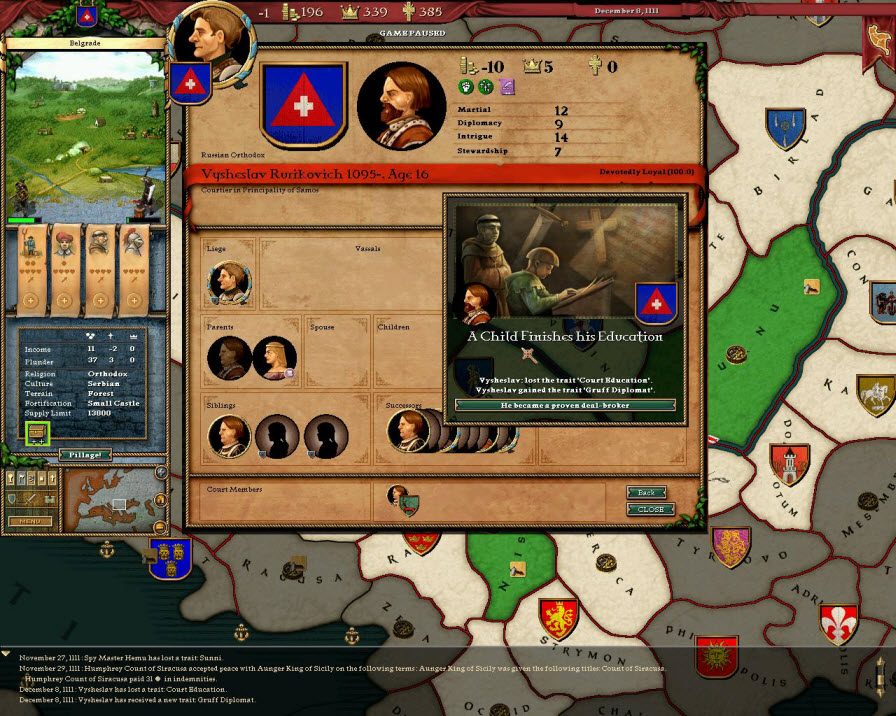896x716 pixels.
Task: Select the first sibling's portrait
Action: pyautogui.click(x=229, y=436)
